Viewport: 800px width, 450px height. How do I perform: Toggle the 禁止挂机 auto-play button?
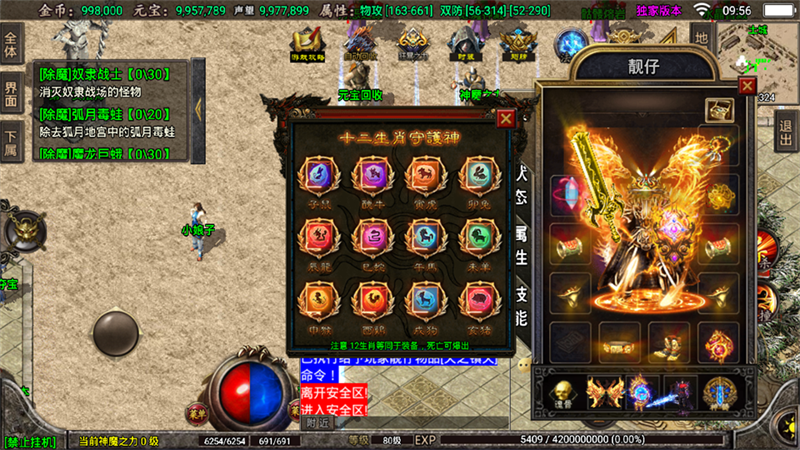point(33,441)
